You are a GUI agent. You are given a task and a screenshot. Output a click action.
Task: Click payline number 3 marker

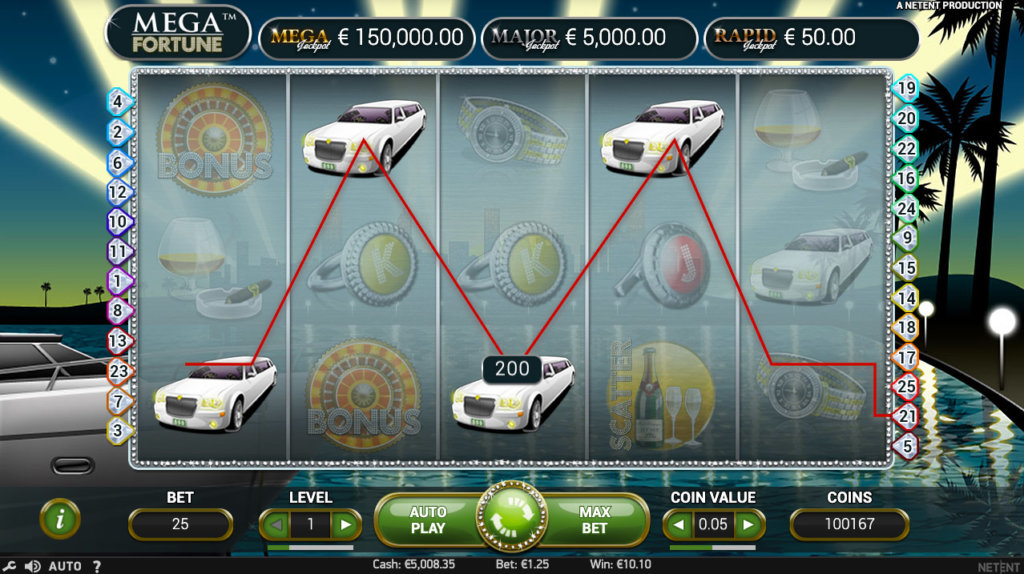pos(118,431)
